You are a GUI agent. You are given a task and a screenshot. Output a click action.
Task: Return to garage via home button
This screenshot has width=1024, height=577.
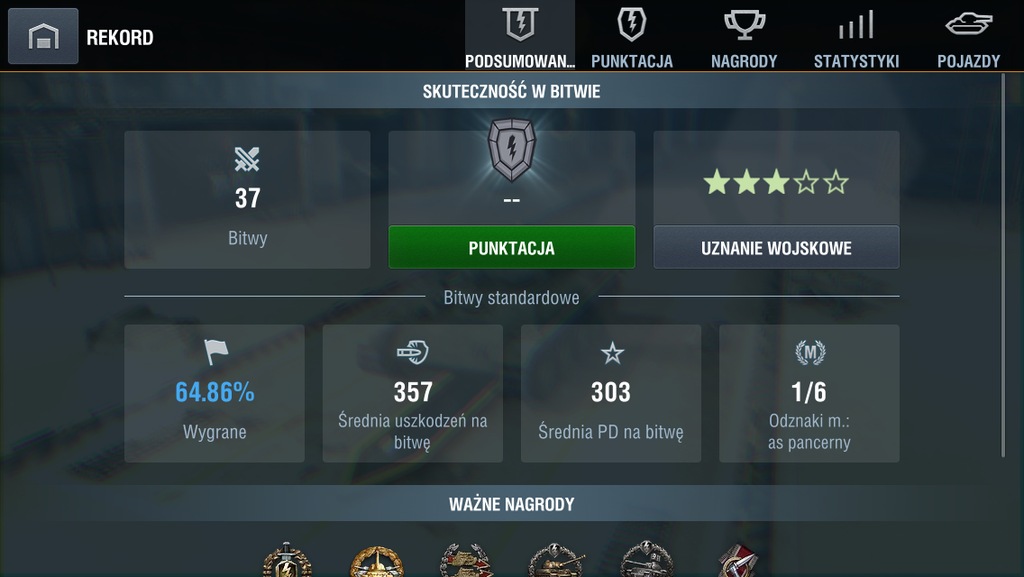43,37
